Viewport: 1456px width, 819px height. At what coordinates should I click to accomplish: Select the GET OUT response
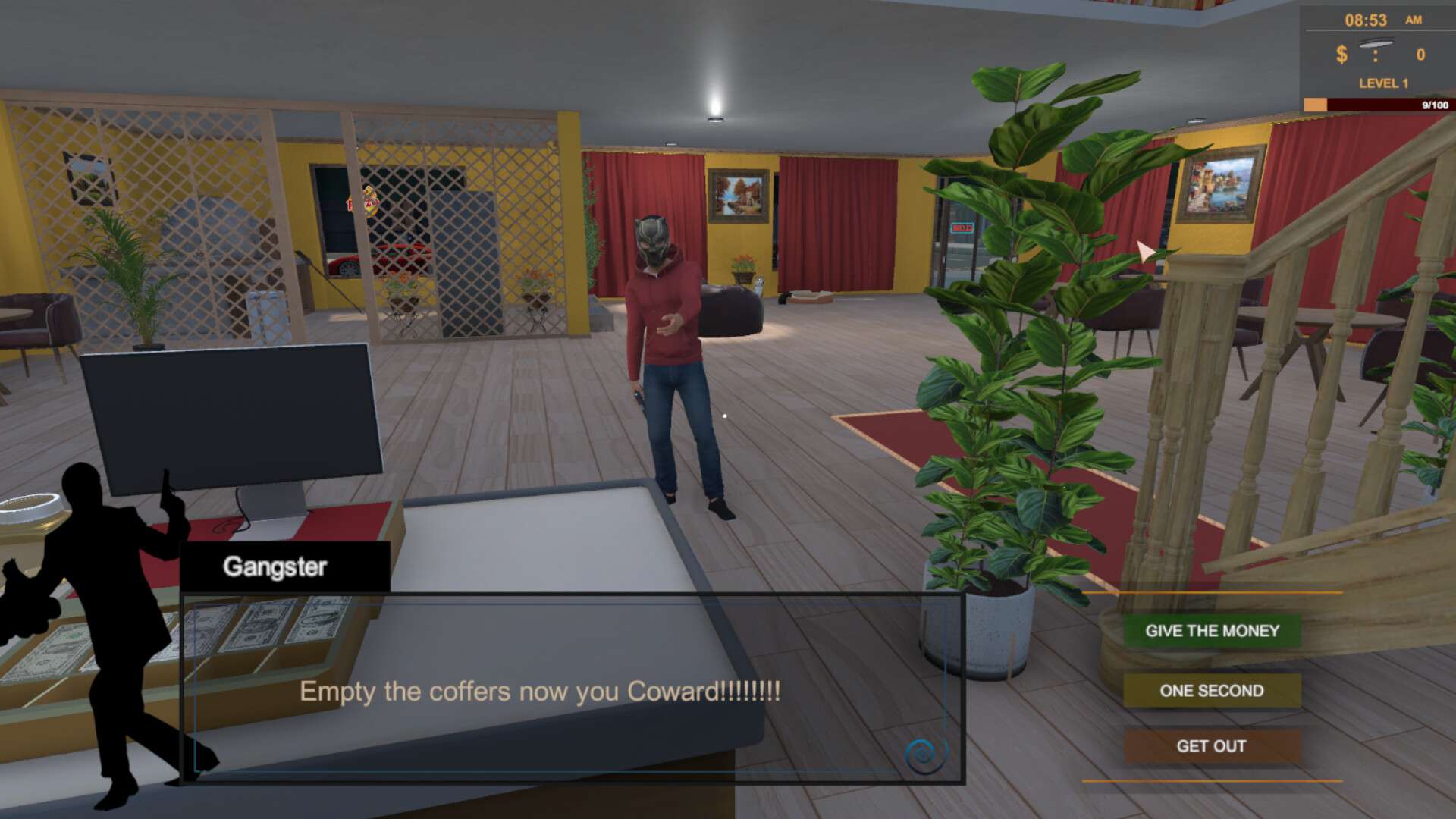[x=1211, y=746]
